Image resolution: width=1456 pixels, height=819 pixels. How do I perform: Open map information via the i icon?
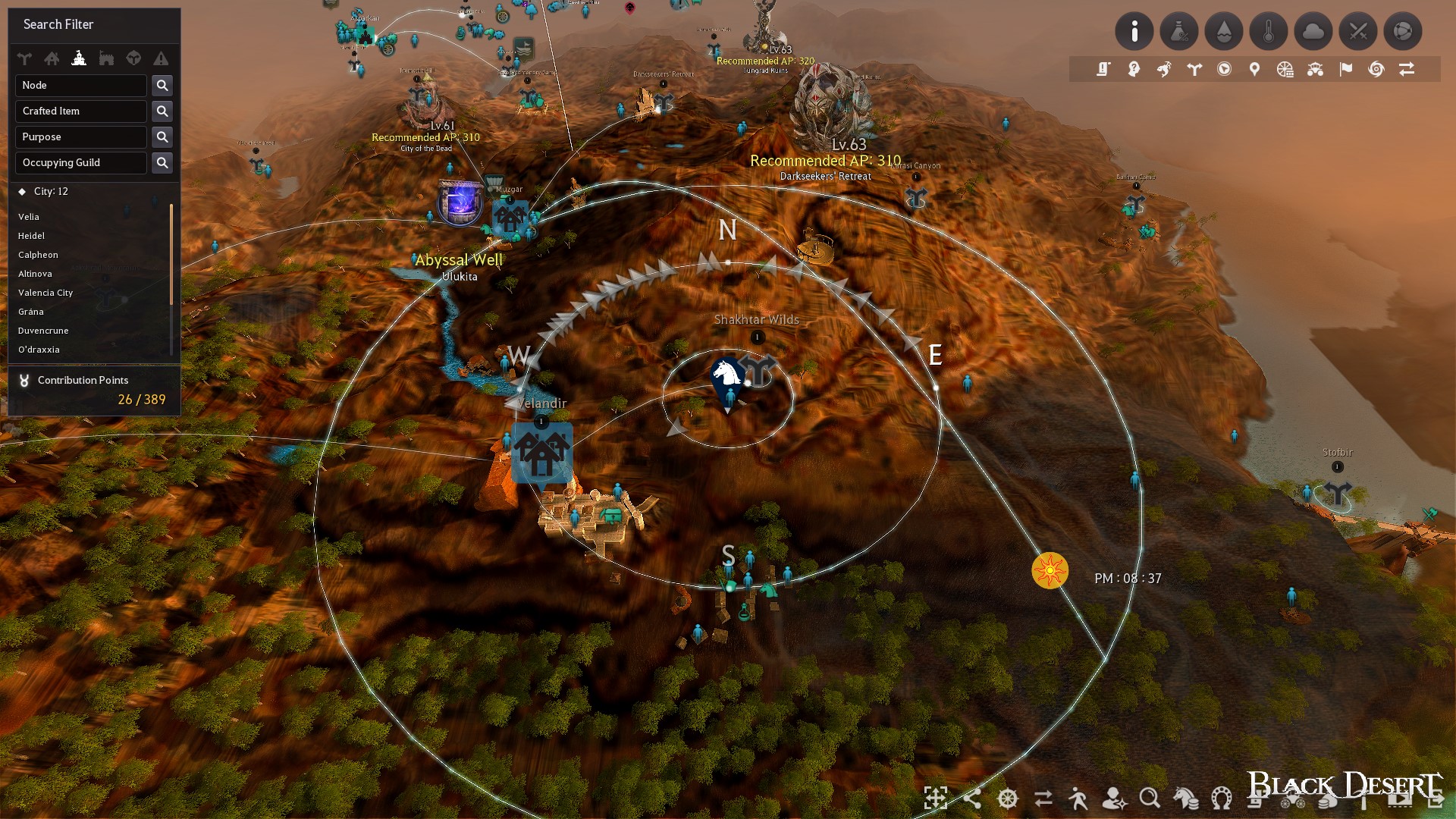[1135, 31]
